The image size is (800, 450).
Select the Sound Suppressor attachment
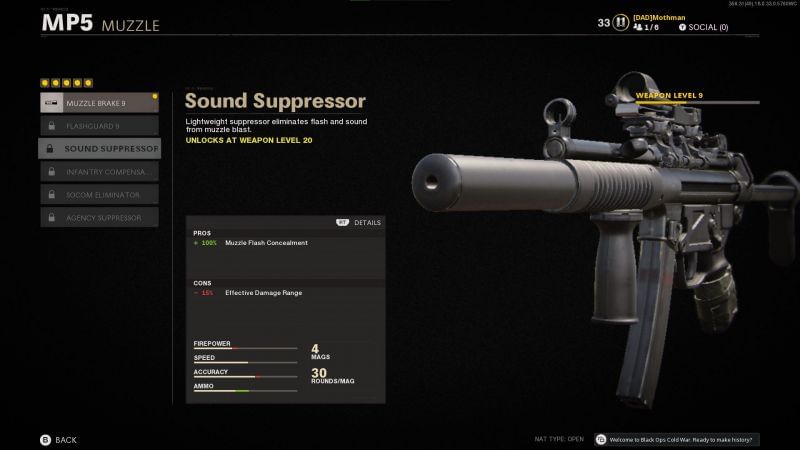[x=99, y=149]
